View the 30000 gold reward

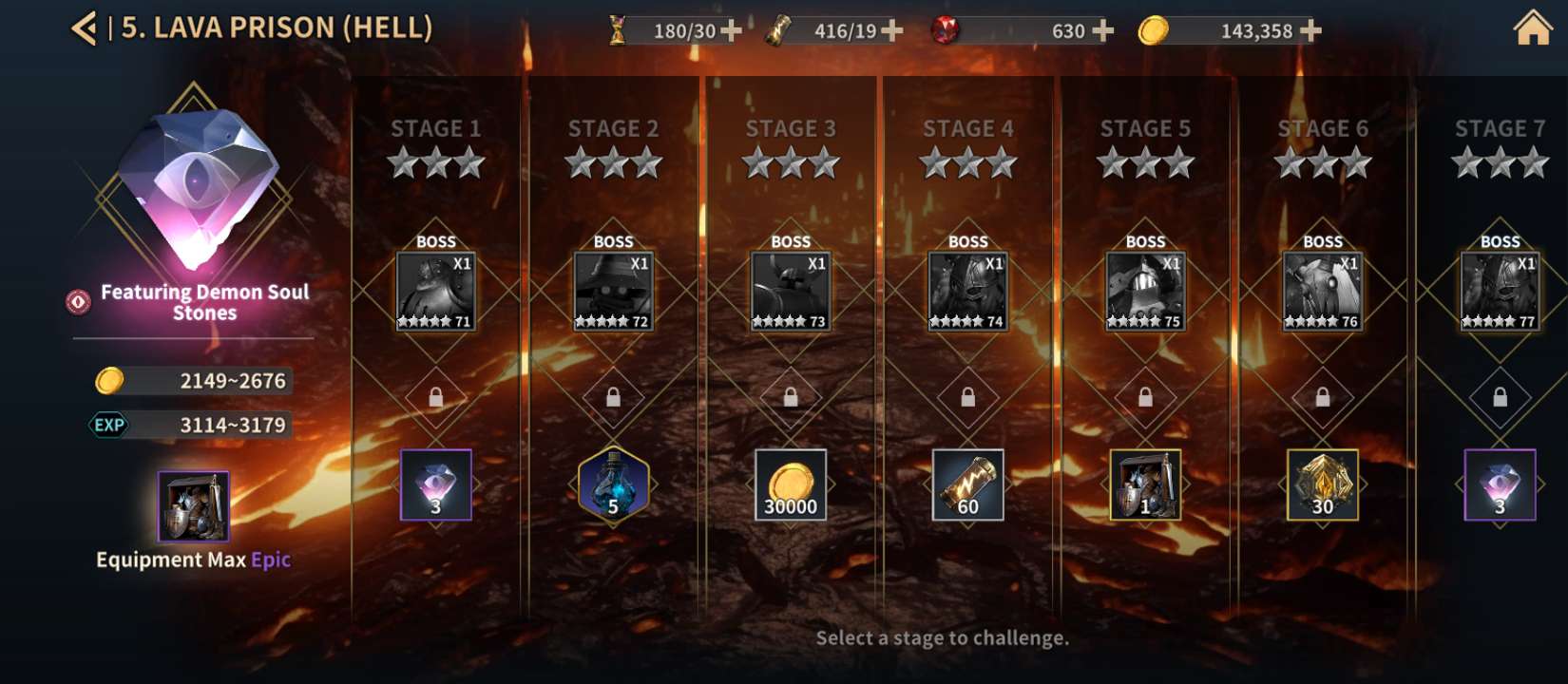pos(790,484)
